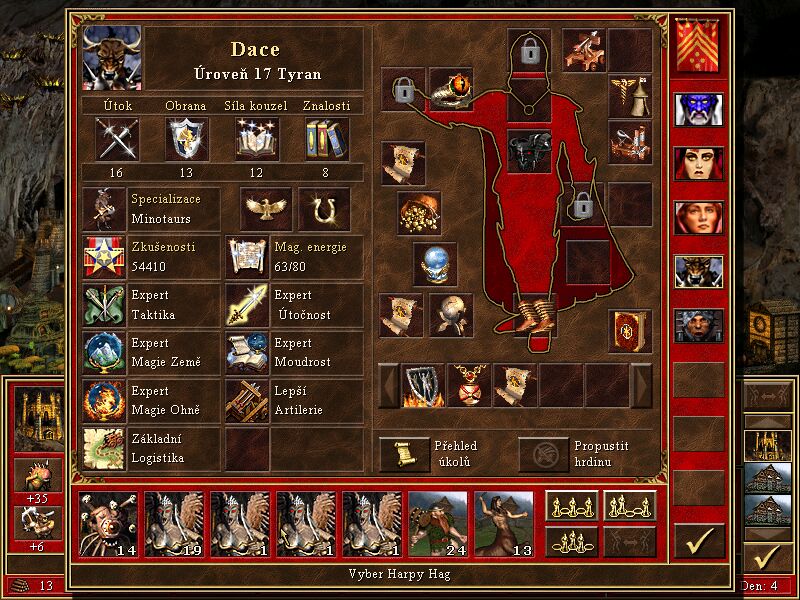800x600 pixels.
Task: Show the Minotaurs specialization details
Action: click(106, 208)
